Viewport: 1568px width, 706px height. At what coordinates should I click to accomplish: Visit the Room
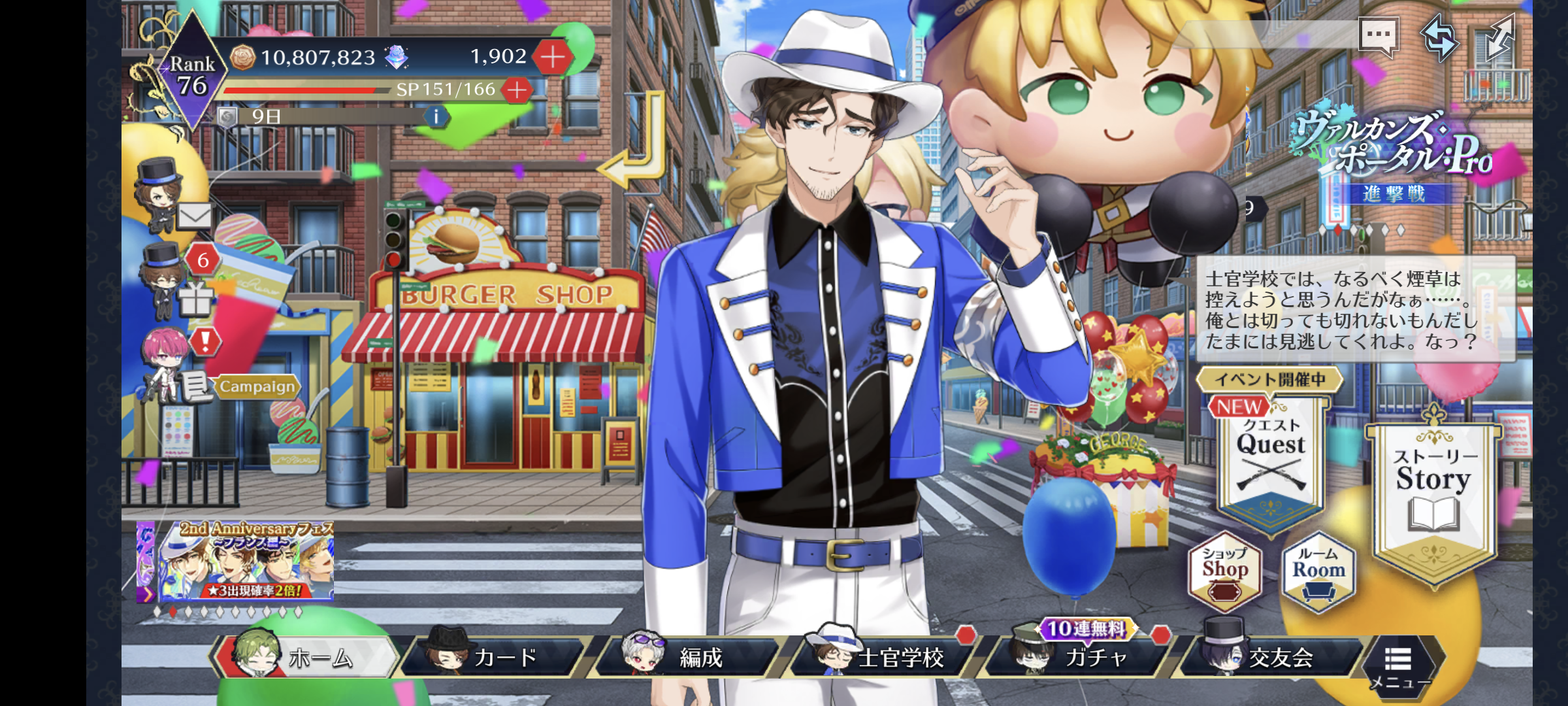pyautogui.click(x=1318, y=573)
